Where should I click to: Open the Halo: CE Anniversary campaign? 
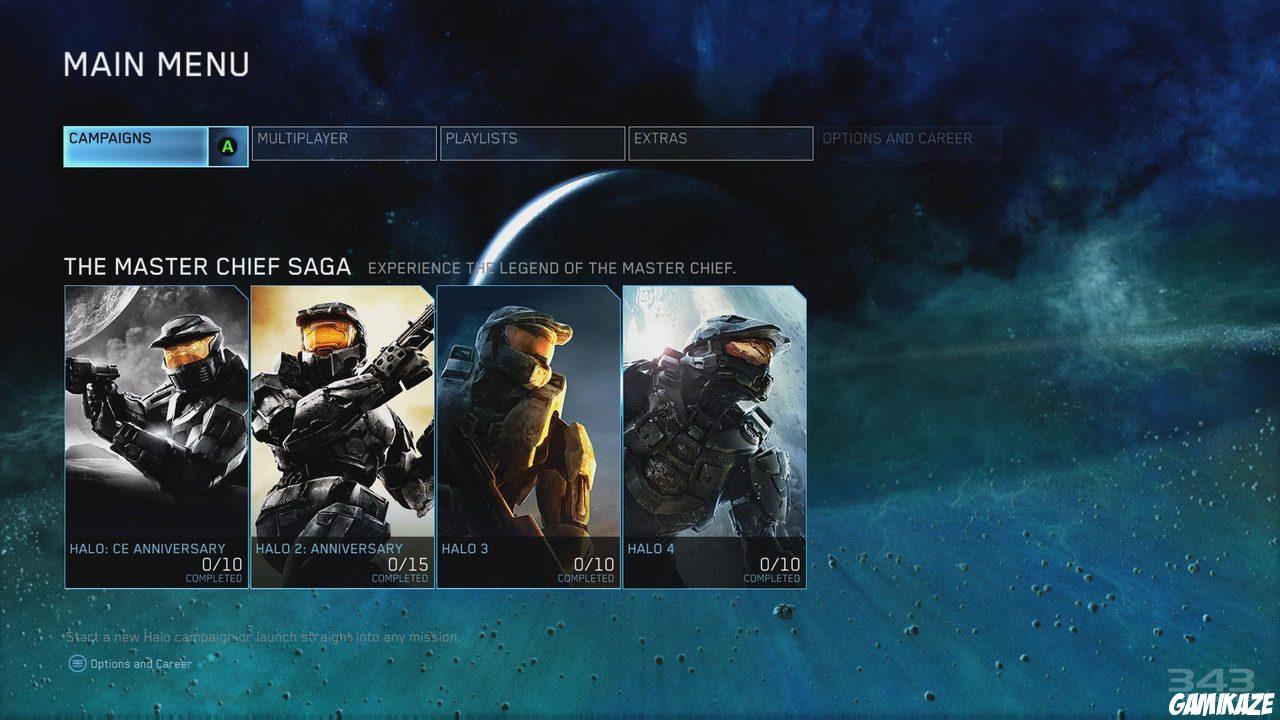point(153,430)
